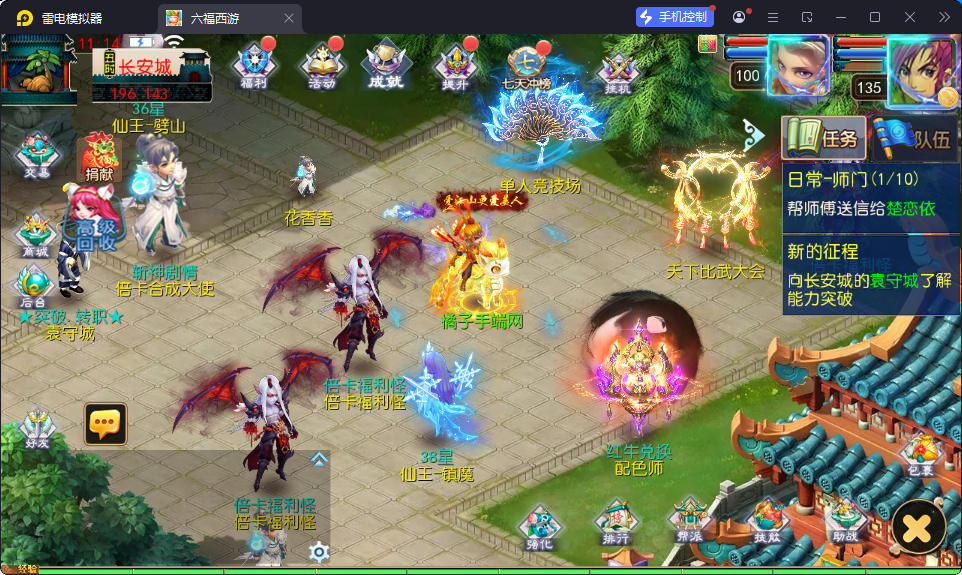Open the yellow chat bubble button

[x=105, y=424]
